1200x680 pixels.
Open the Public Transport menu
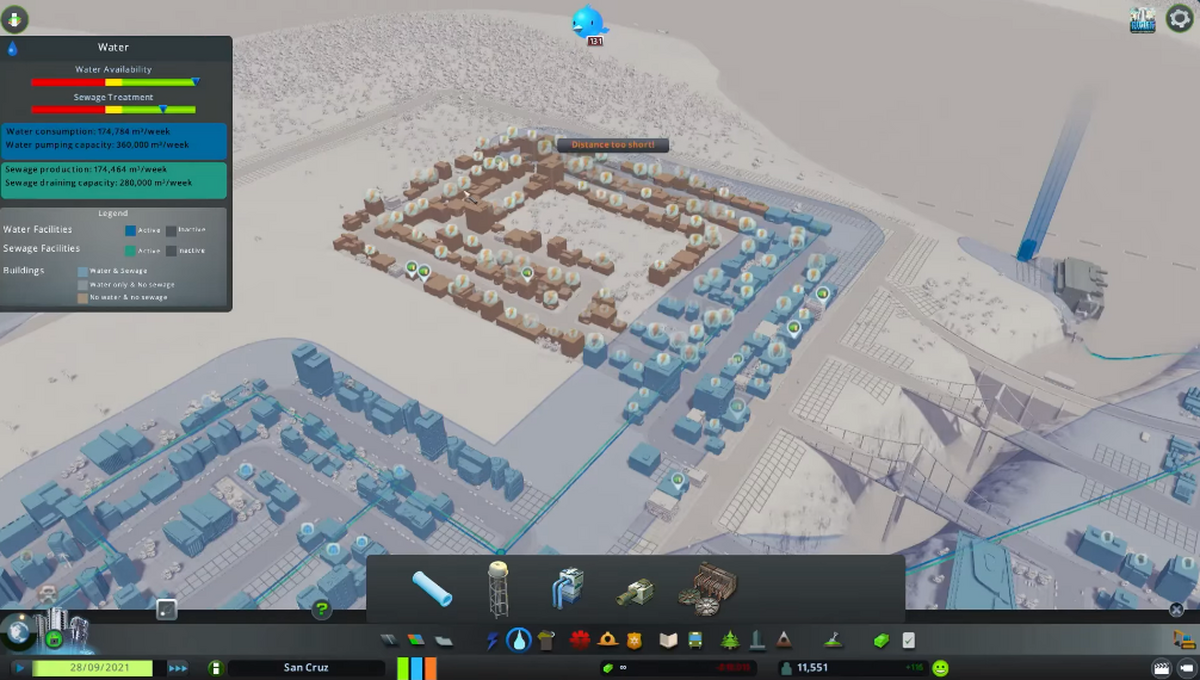point(694,641)
